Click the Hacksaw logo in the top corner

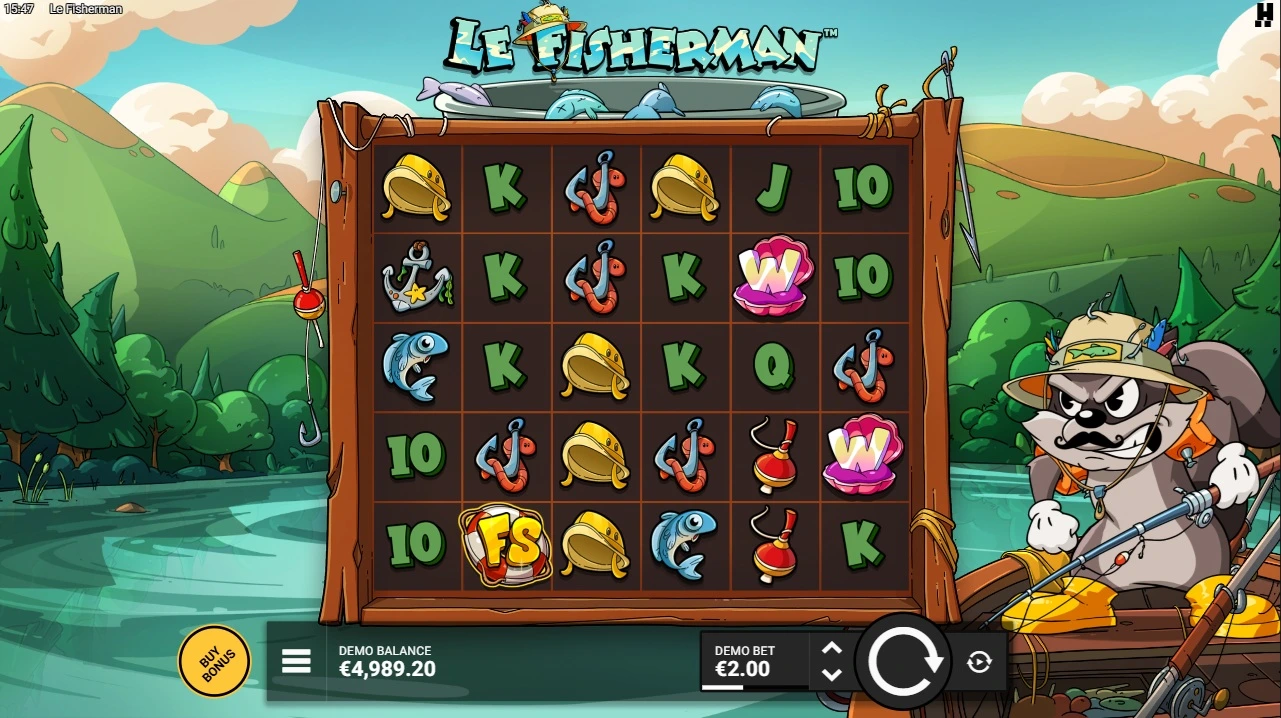(1263, 15)
